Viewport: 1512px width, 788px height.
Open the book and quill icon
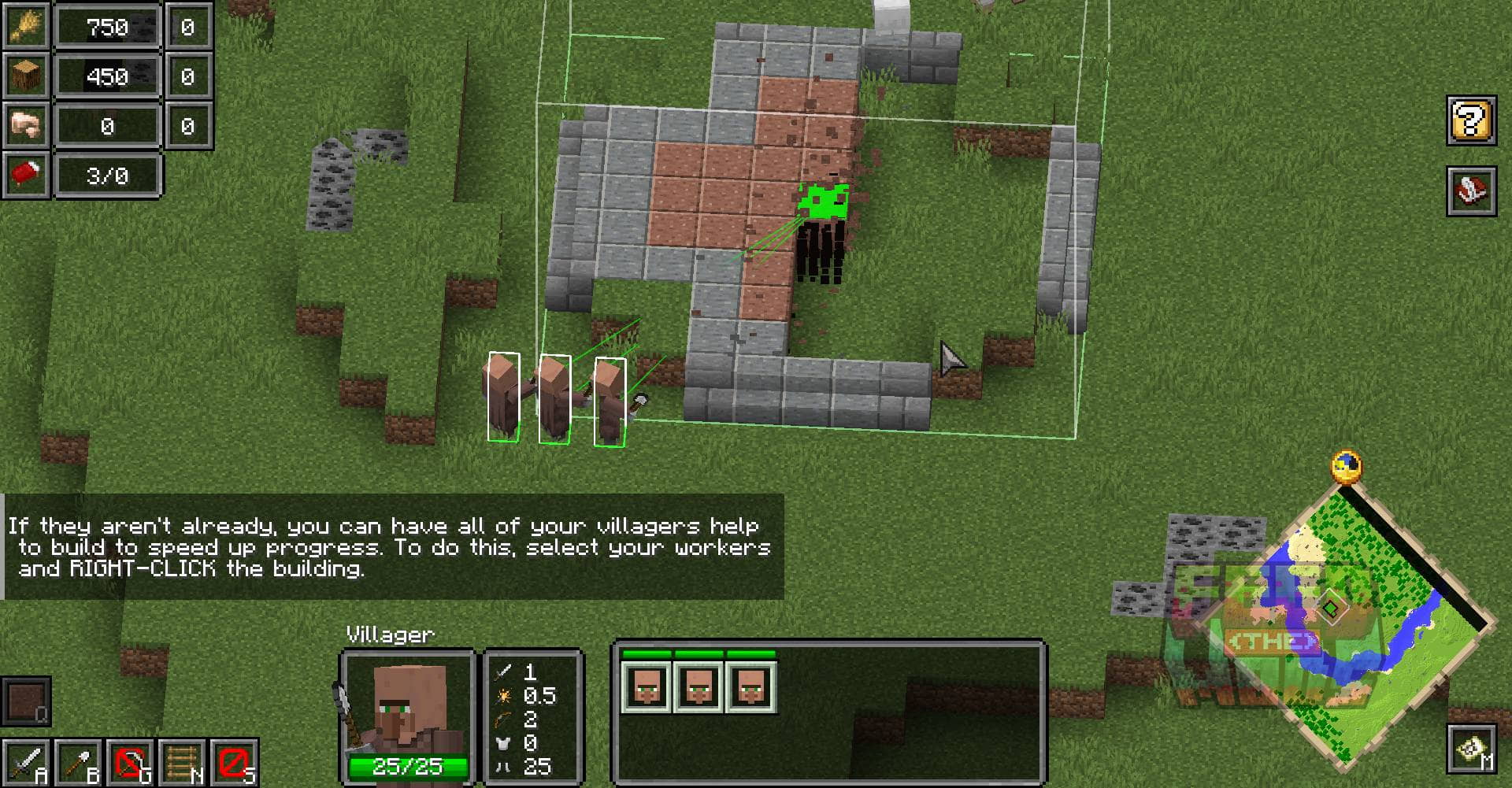[x=1471, y=191]
